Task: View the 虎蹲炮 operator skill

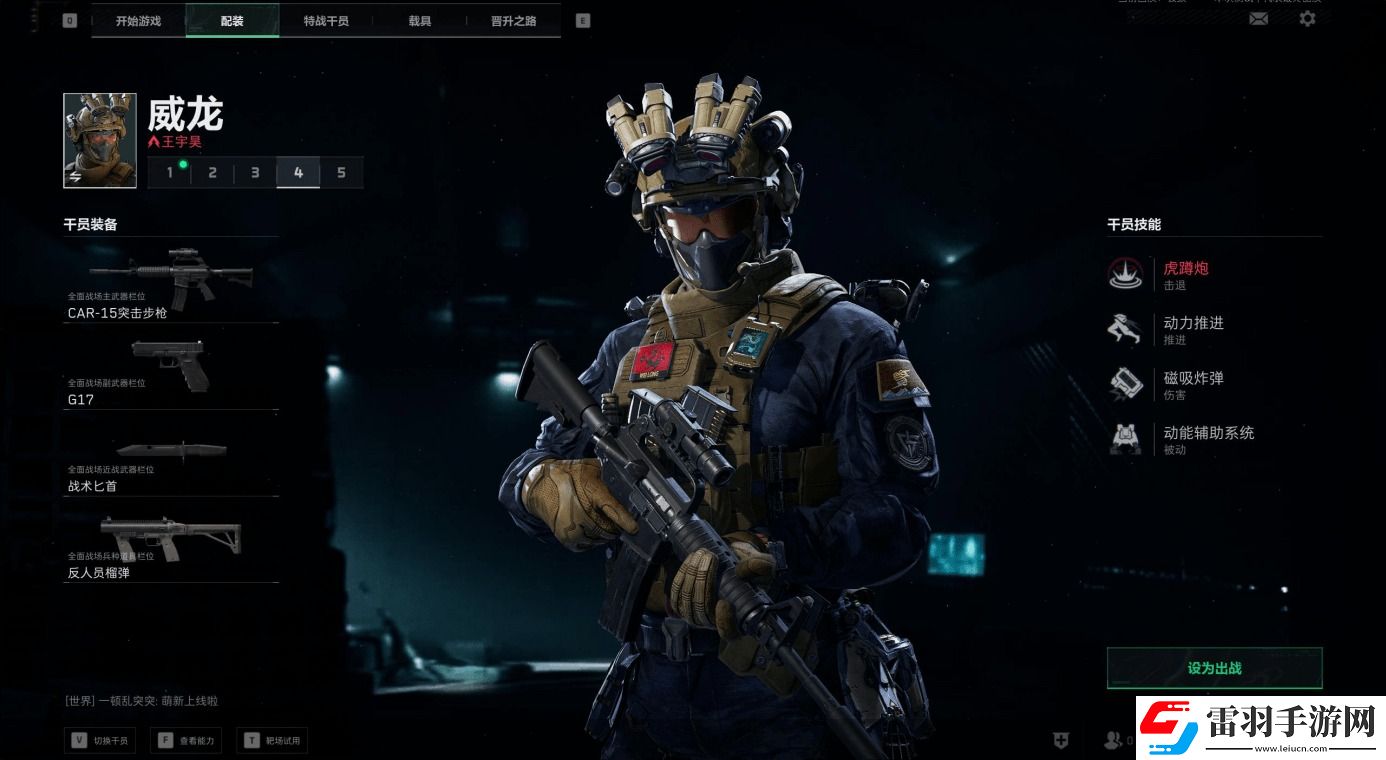Action: click(1185, 274)
